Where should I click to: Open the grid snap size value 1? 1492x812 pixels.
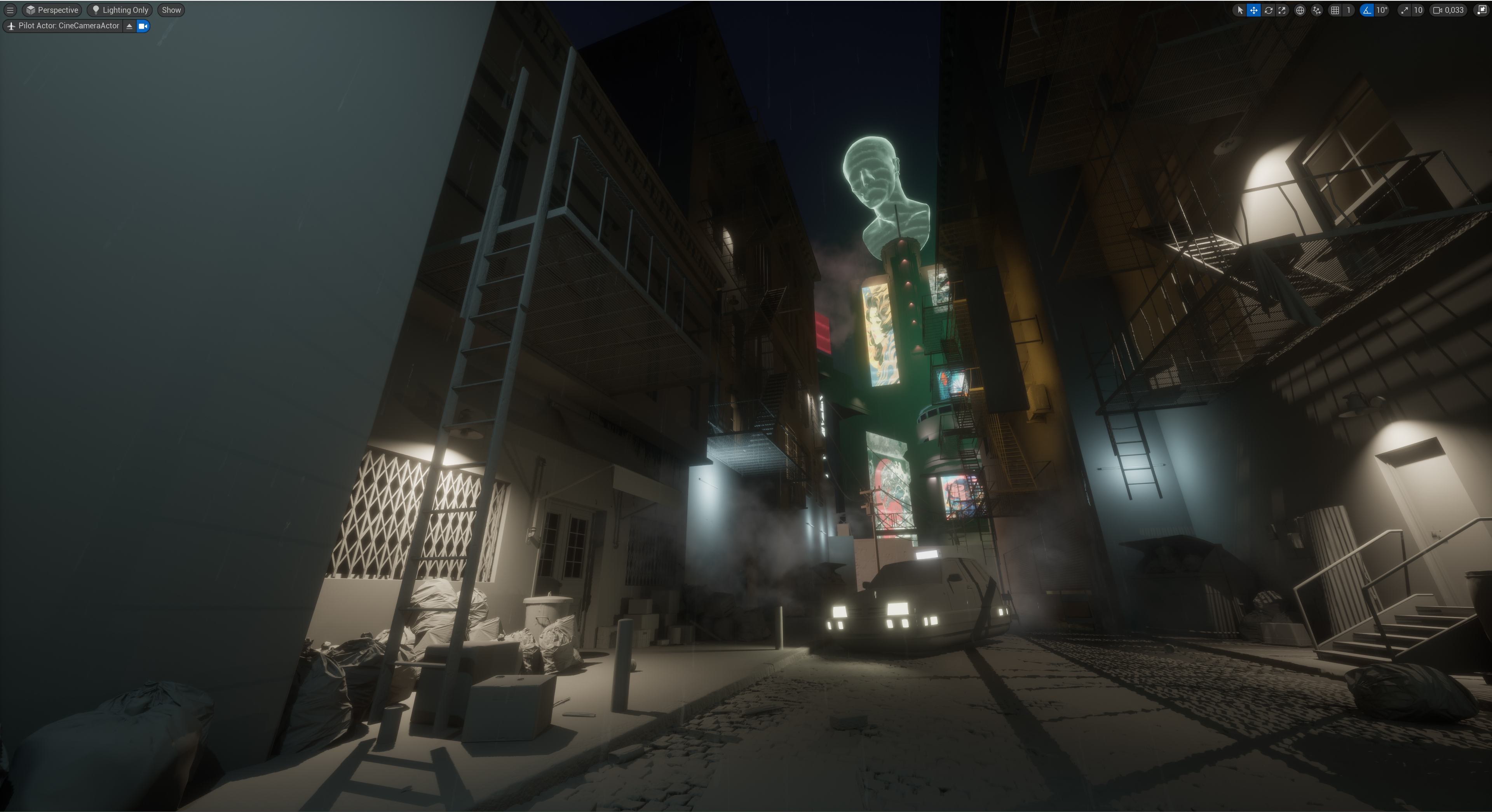pyautogui.click(x=1348, y=10)
